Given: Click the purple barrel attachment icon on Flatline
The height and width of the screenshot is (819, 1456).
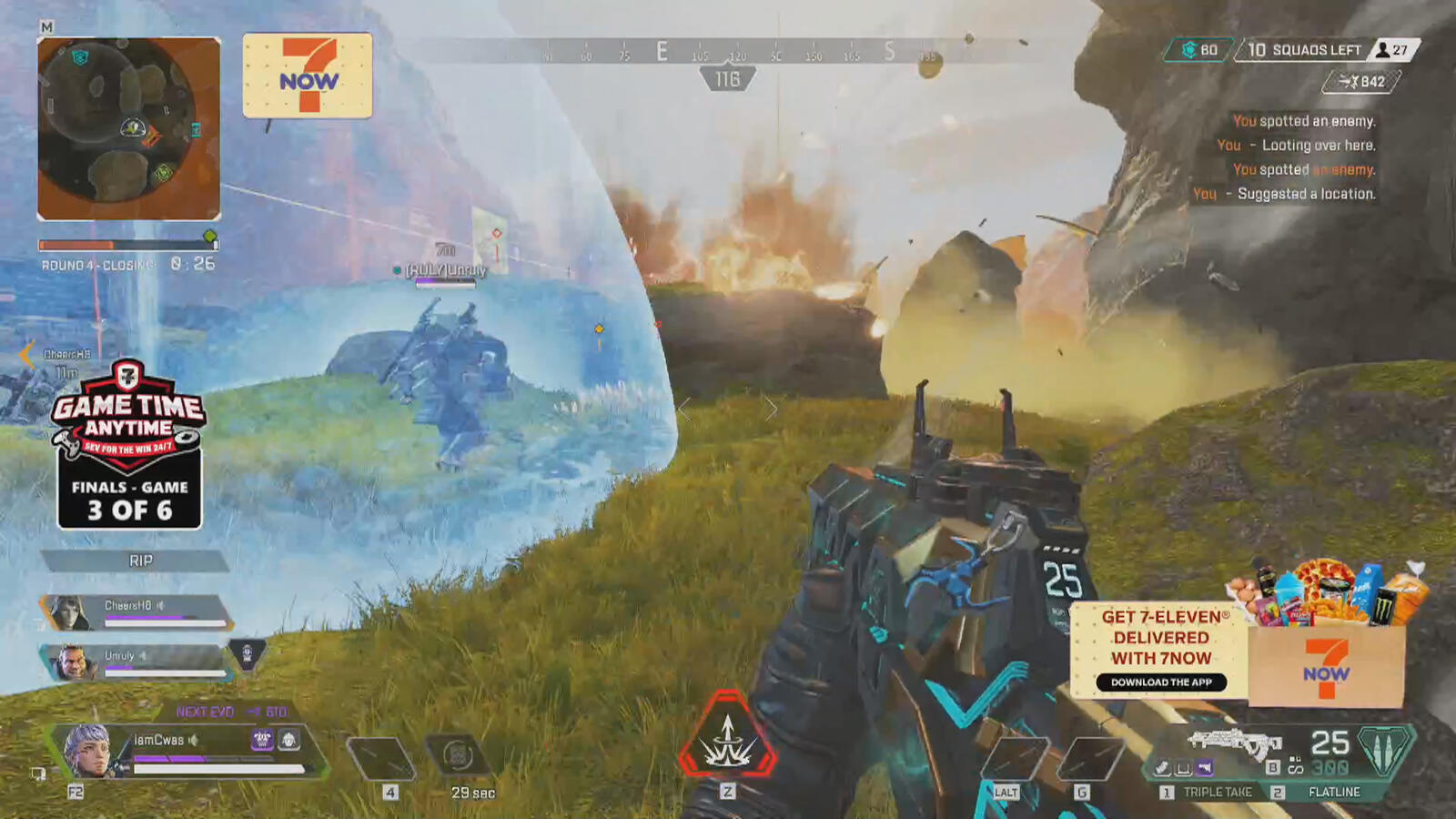Looking at the screenshot, I should coord(1204,767).
